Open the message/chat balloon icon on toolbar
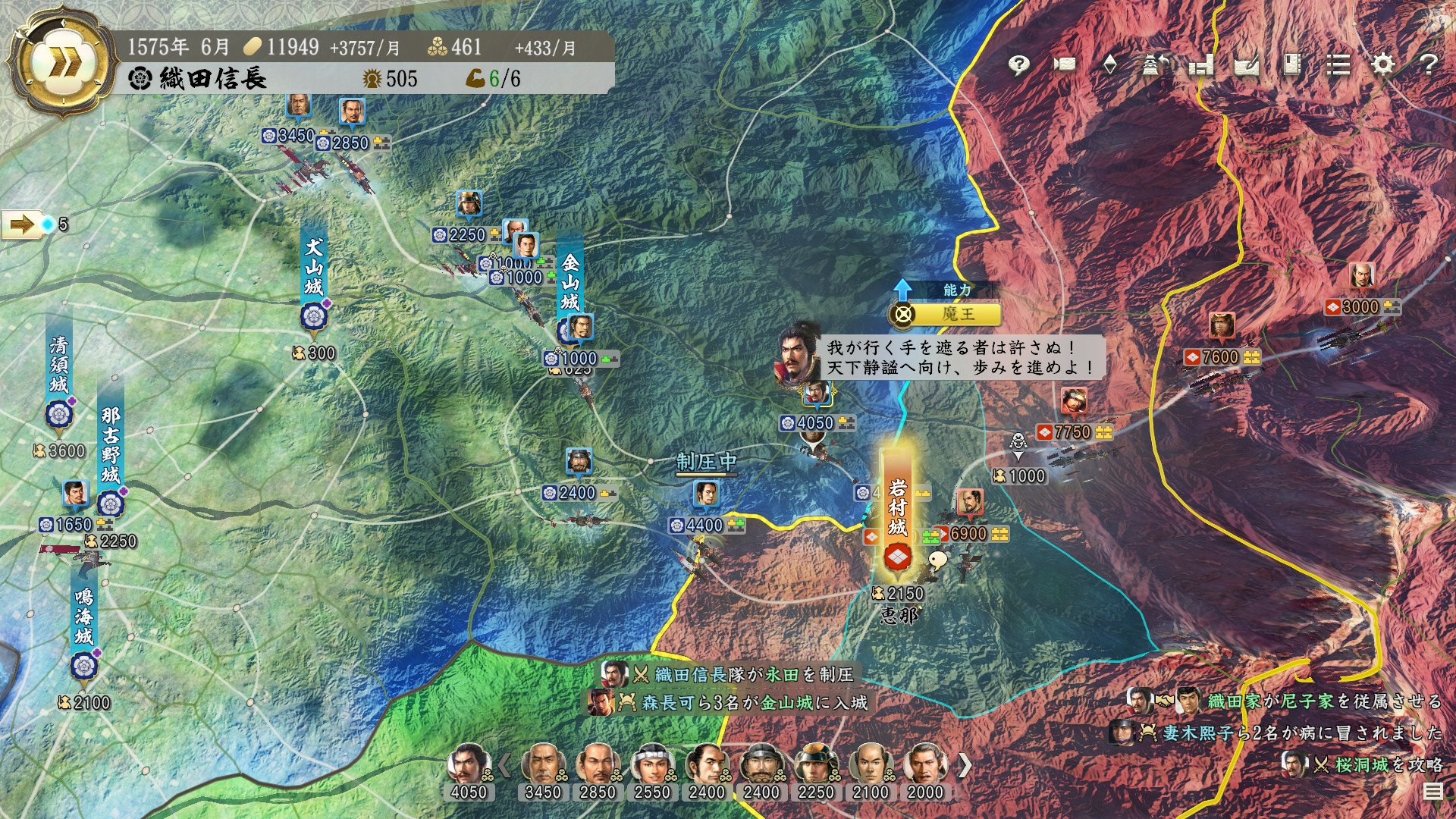The image size is (1456, 819). [x=1018, y=66]
